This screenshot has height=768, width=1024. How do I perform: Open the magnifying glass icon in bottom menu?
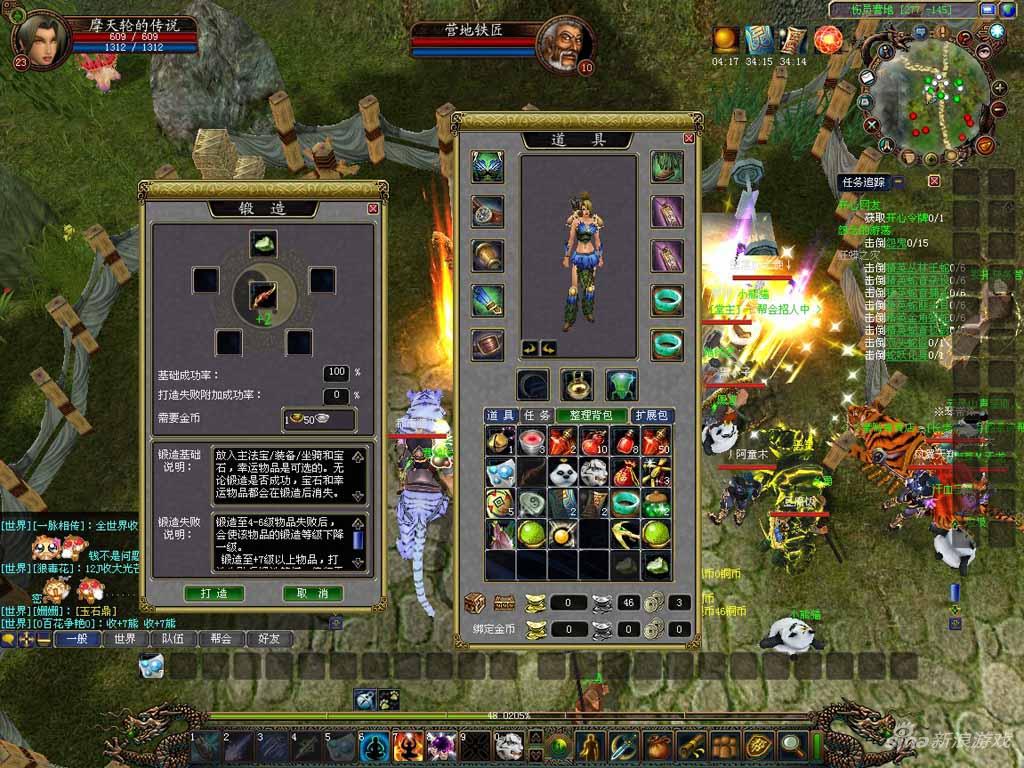(x=793, y=745)
